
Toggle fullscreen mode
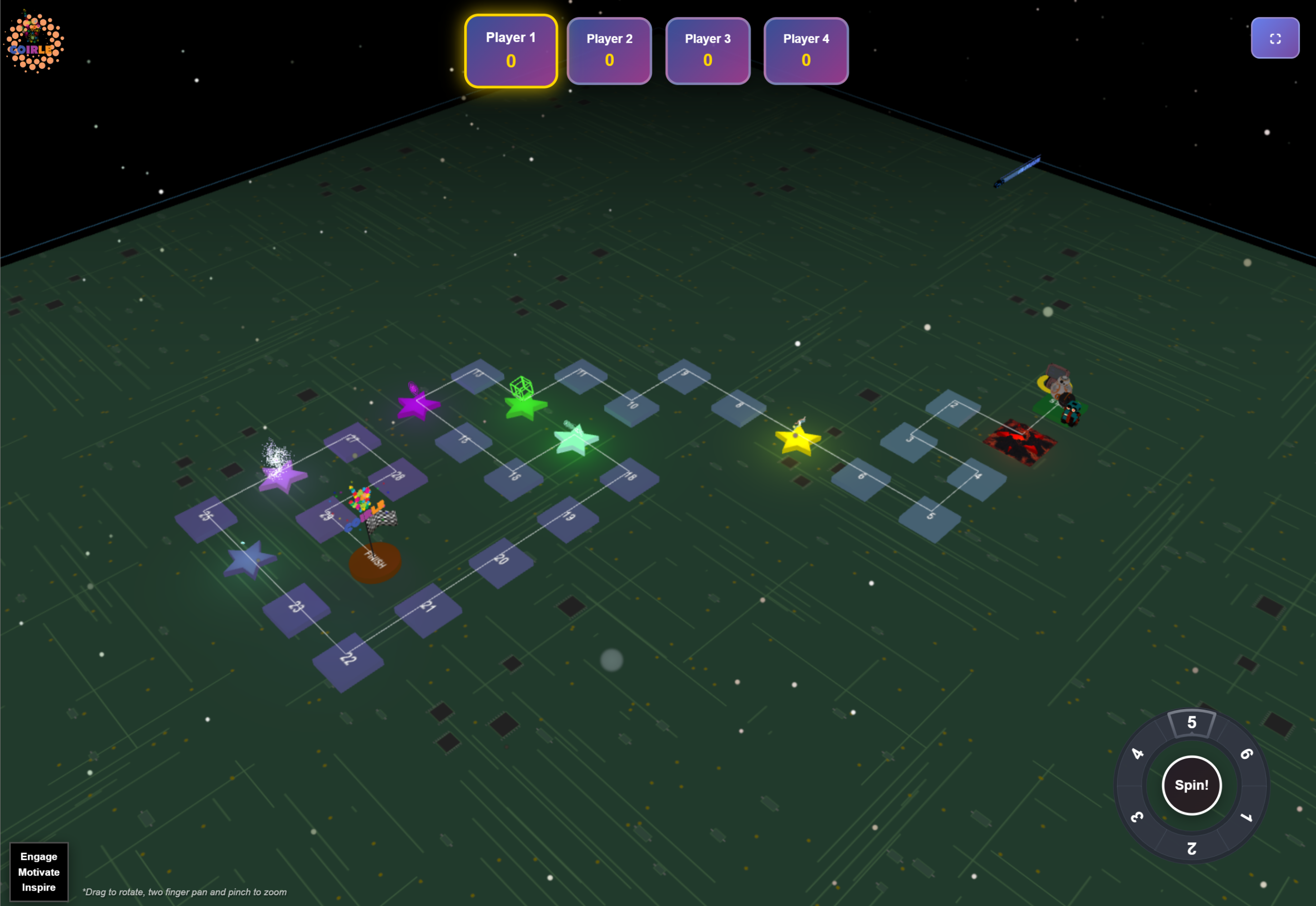pos(1274,38)
